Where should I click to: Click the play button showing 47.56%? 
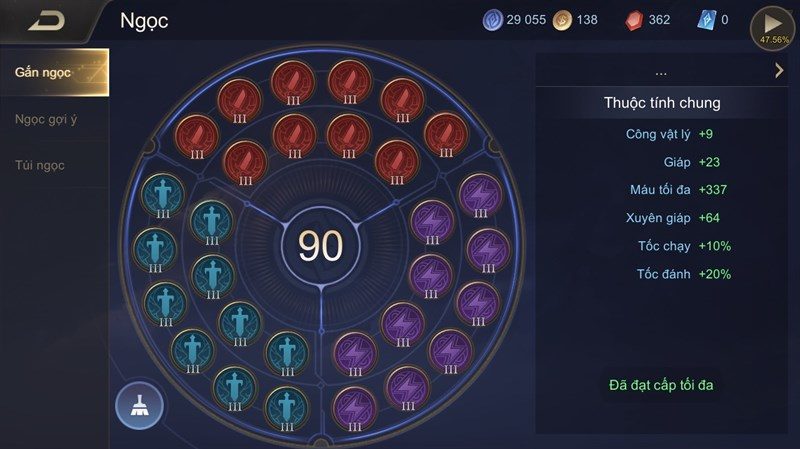tap(773, 26)
